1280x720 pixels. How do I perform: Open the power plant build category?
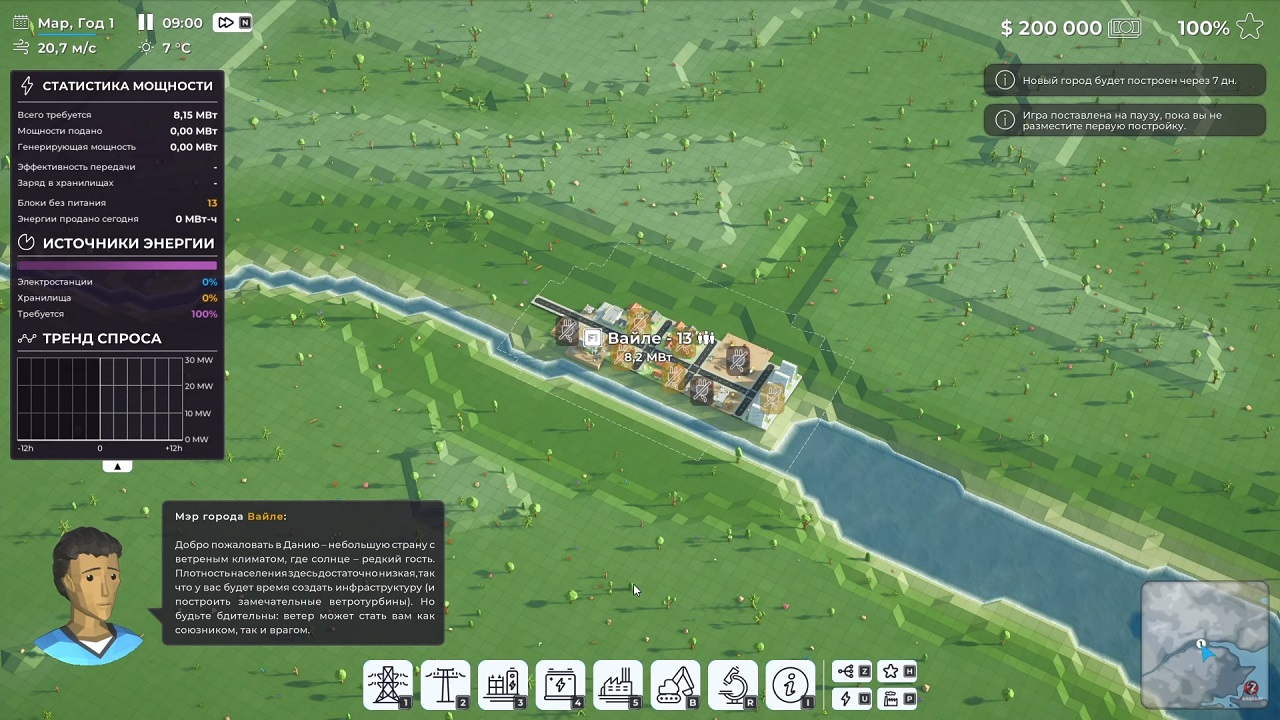(617, 685)
